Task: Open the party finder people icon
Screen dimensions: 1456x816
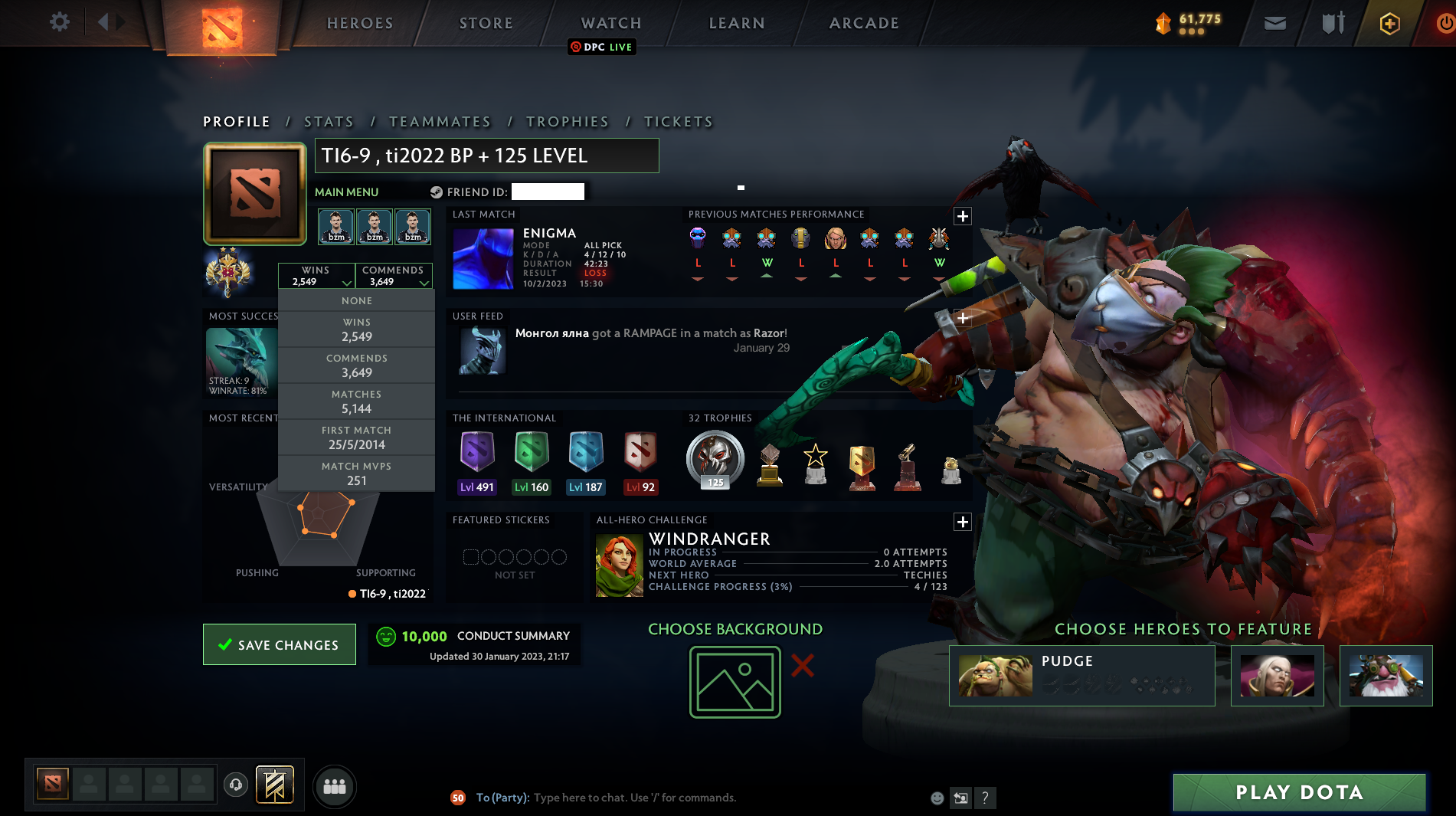Action: tap(334, 786)
